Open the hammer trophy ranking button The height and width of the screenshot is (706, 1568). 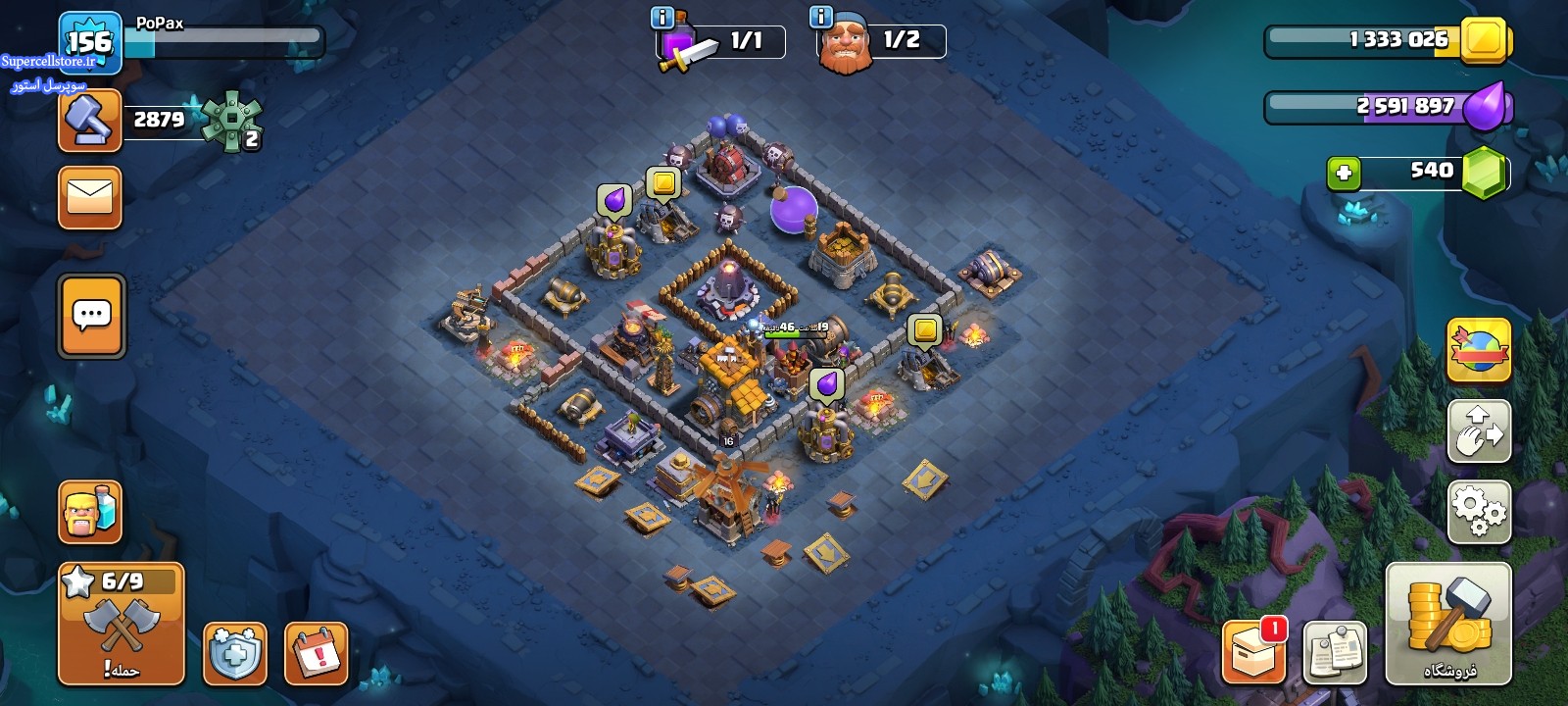(x=90, y=121)
